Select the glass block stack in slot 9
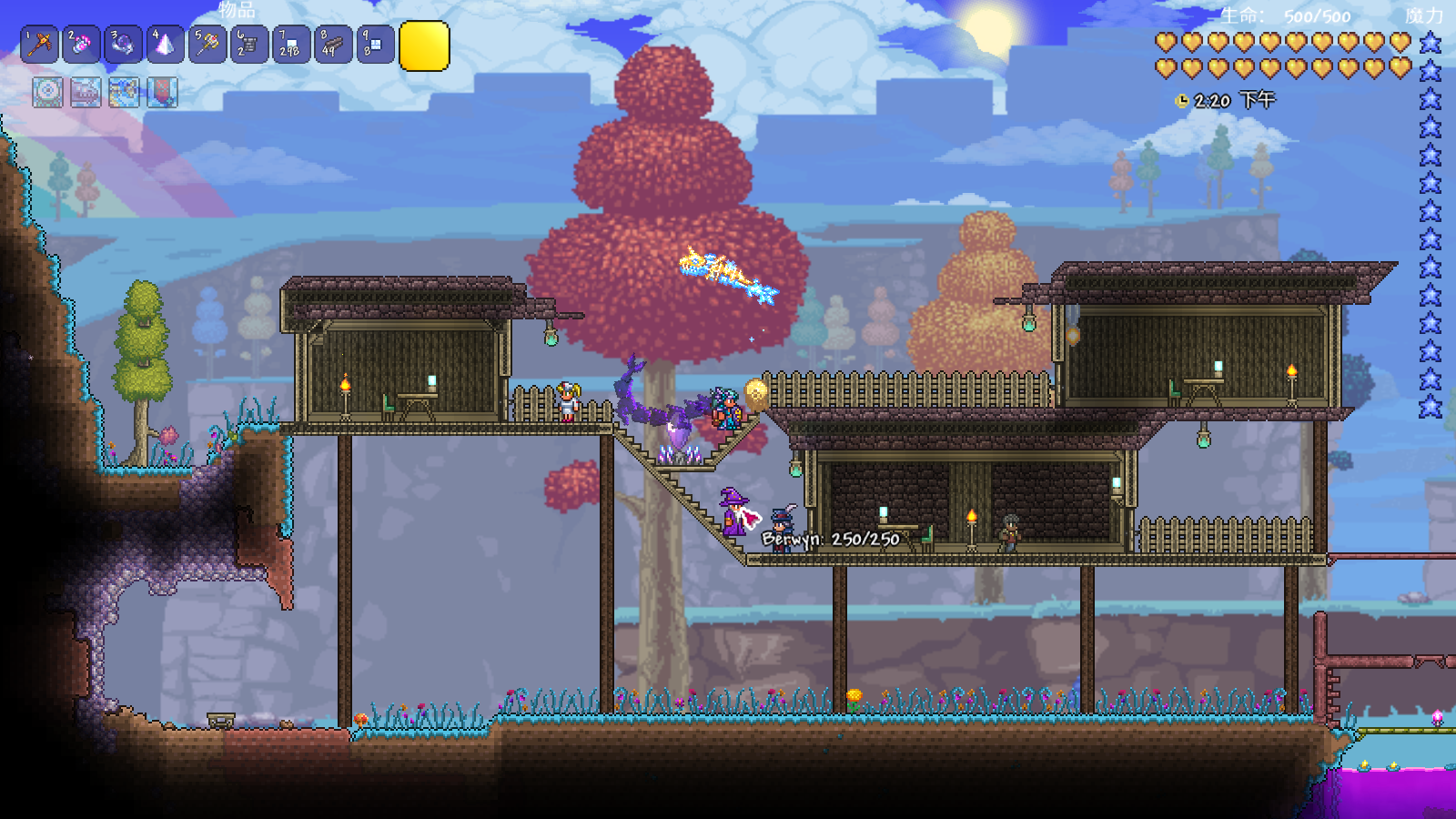1456x819 pixels. [x=375, y=45]
